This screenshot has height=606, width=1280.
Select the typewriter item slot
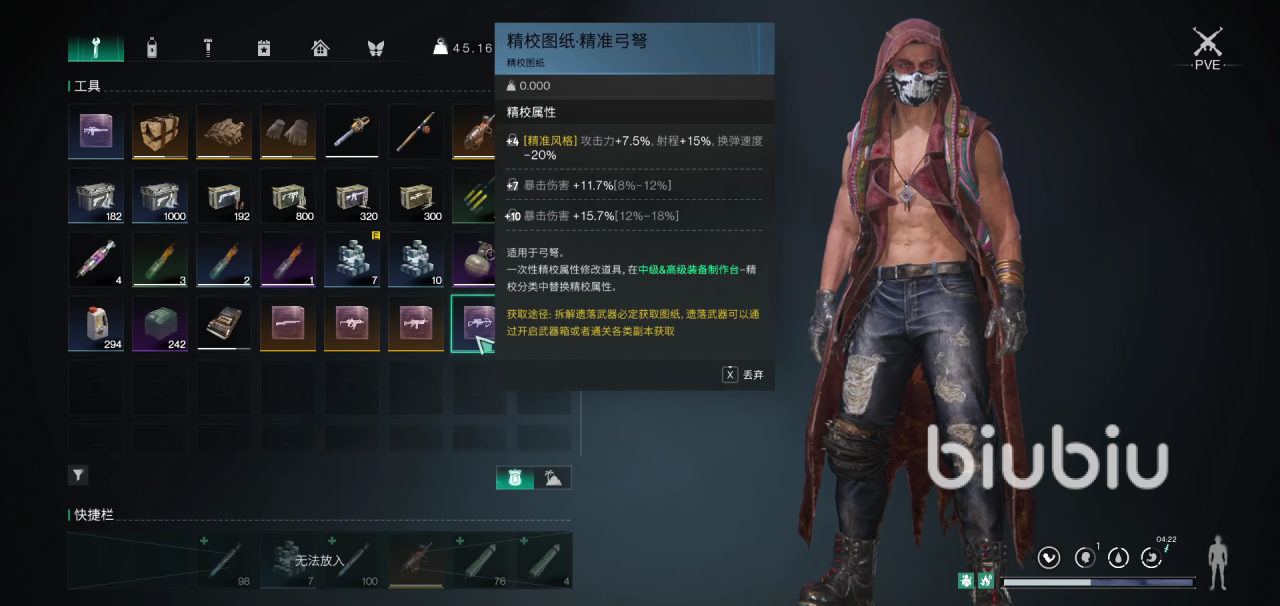(224, 323)
